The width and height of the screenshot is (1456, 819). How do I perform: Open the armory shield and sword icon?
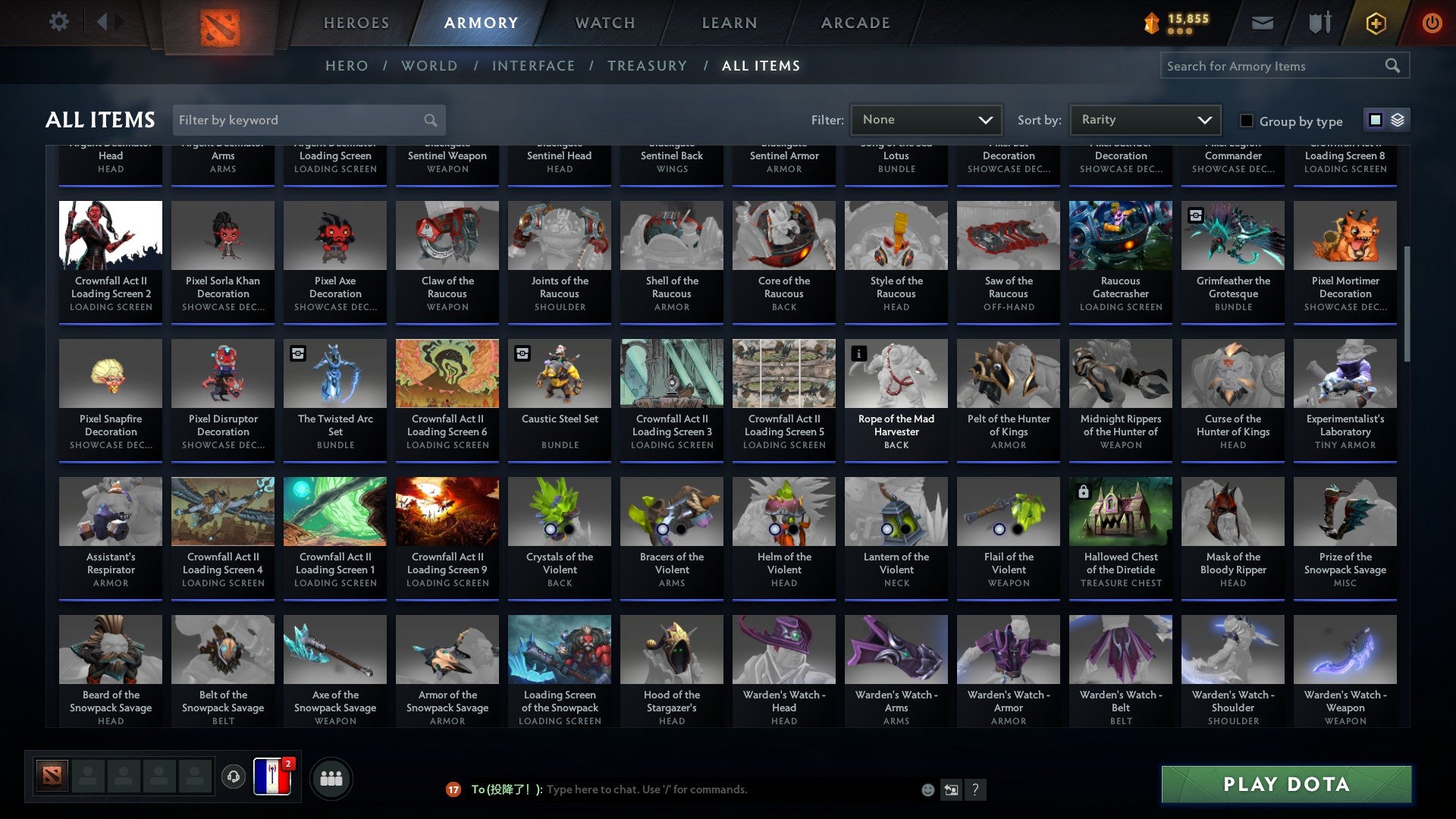[x=1319, y=22]
